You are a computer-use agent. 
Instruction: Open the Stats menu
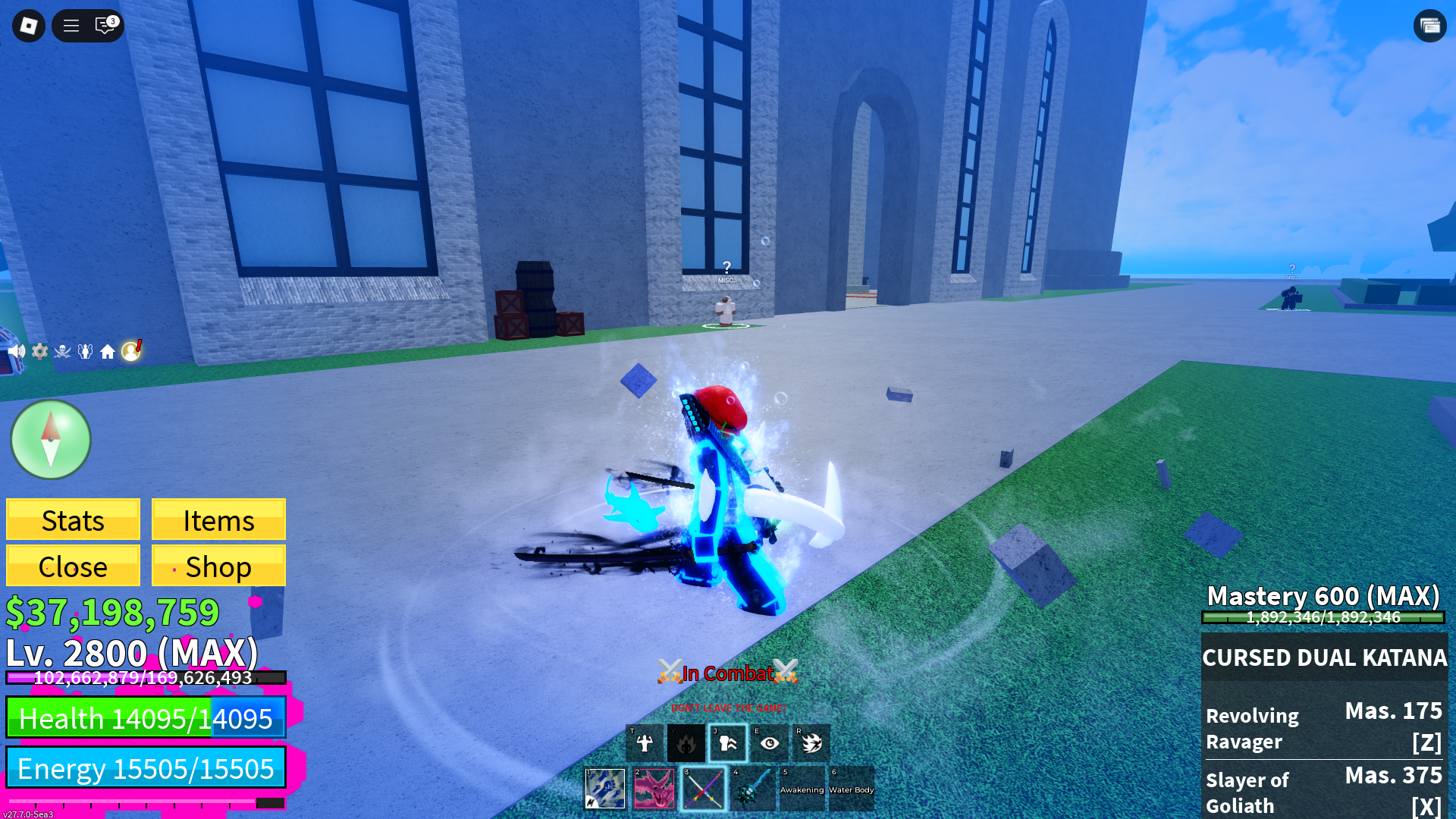click(x=73, y=520)
